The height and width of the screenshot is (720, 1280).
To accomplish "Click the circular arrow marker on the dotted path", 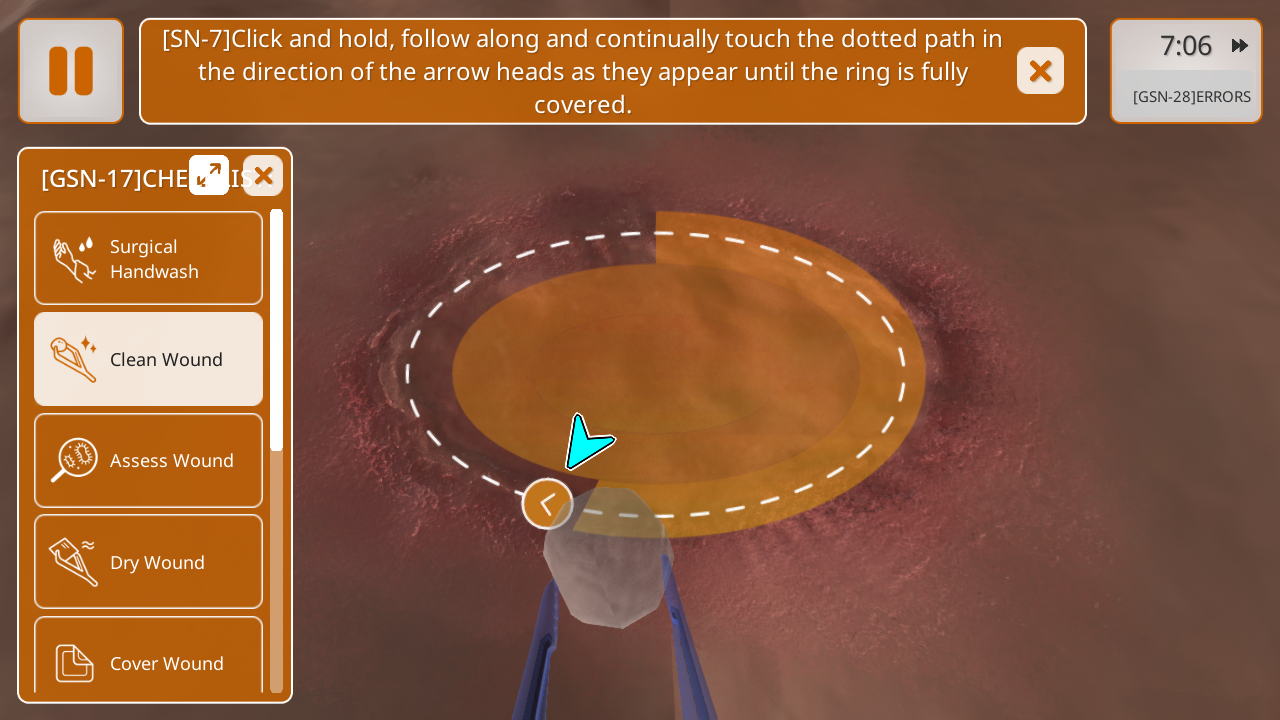I will [547, 504].
